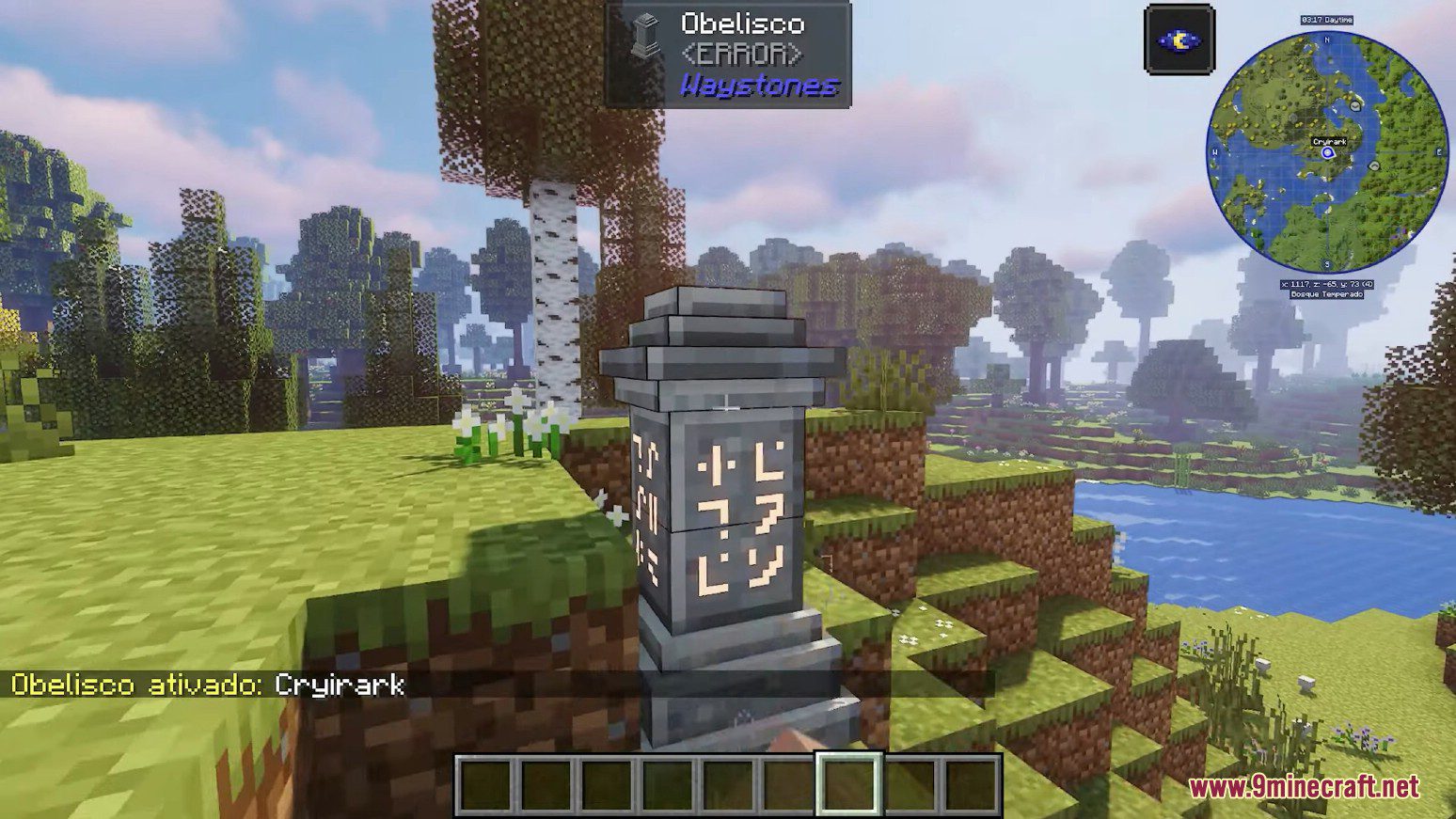Click the player arrow at minimap center

tap(1328, 152)
